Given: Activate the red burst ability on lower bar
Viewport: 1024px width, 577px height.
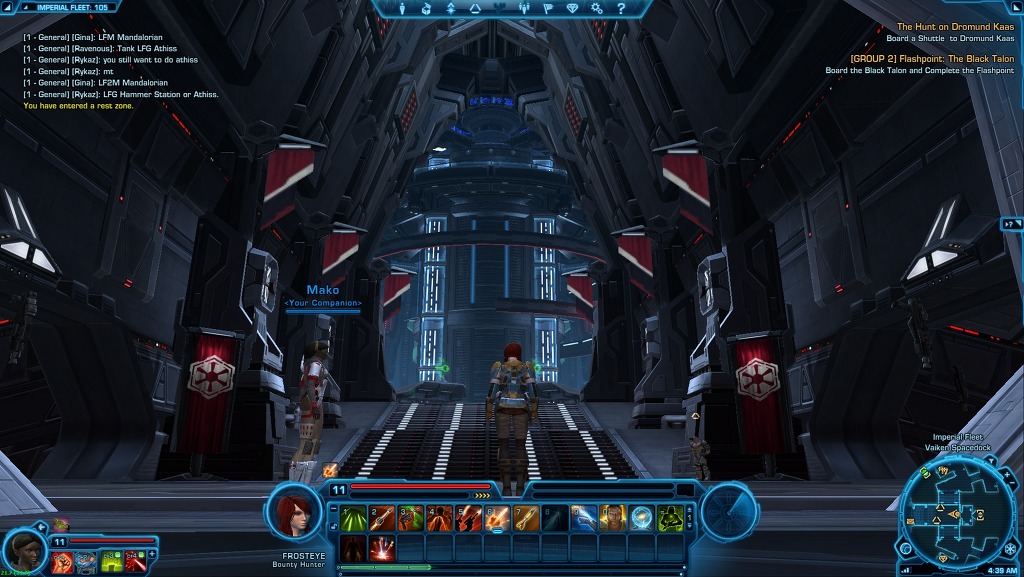Looking at the screenshot, I should tap(381, 548).
